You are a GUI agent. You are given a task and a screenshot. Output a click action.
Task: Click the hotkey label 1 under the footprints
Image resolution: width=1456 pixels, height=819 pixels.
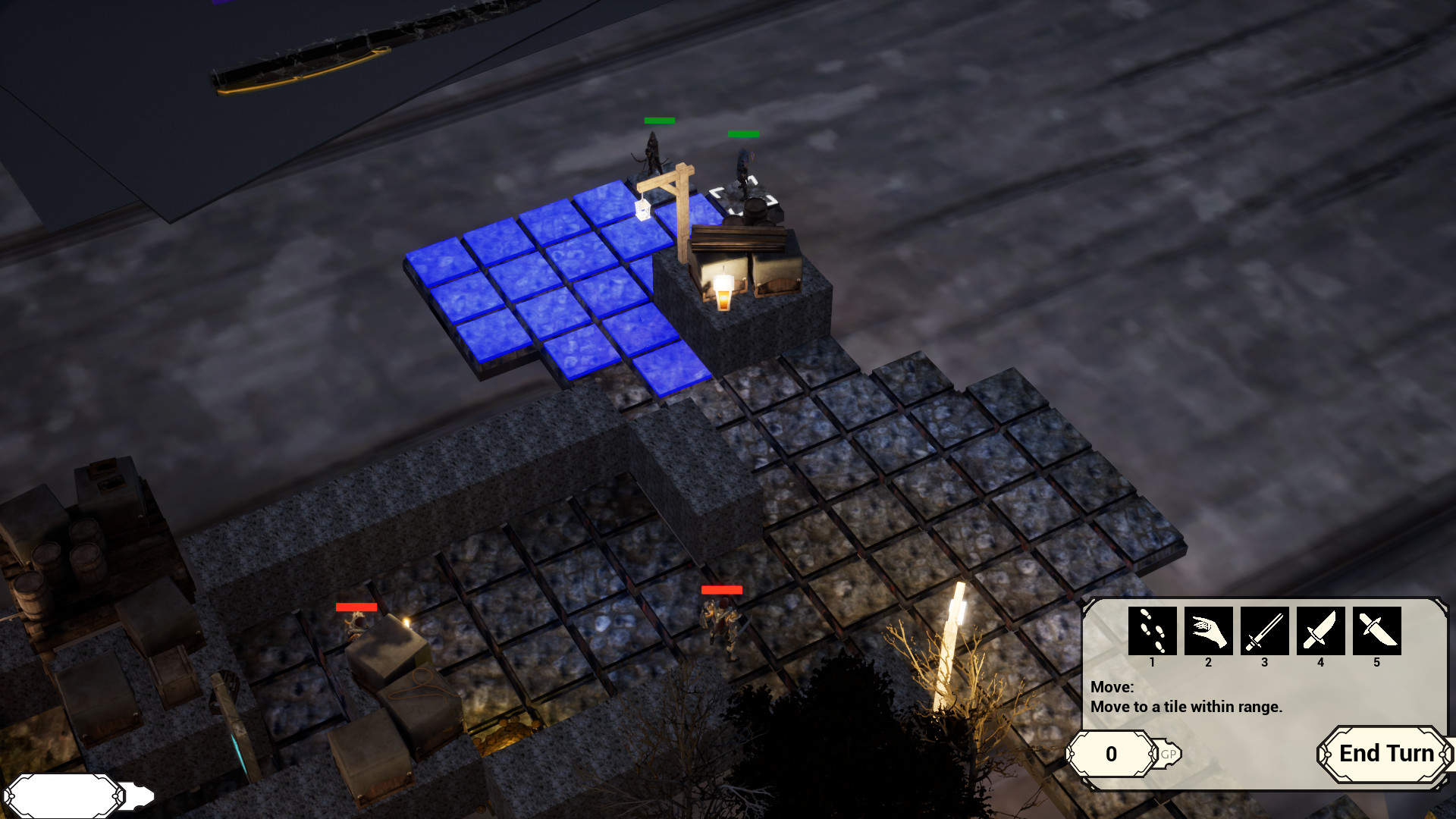click(1152, 661)
